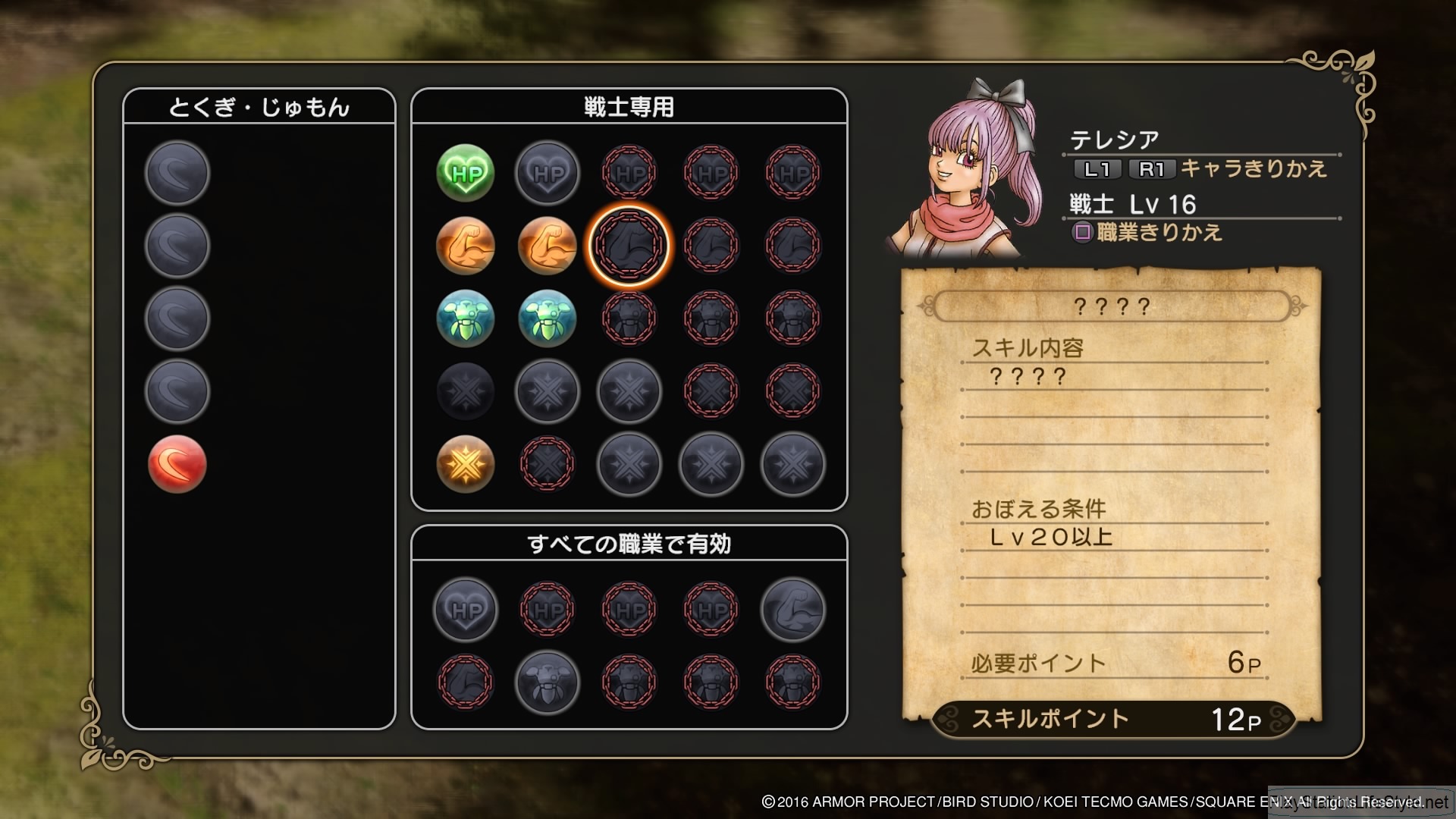Click the second insect skill node
This screenshot has width=1456, height=819.
547,318
